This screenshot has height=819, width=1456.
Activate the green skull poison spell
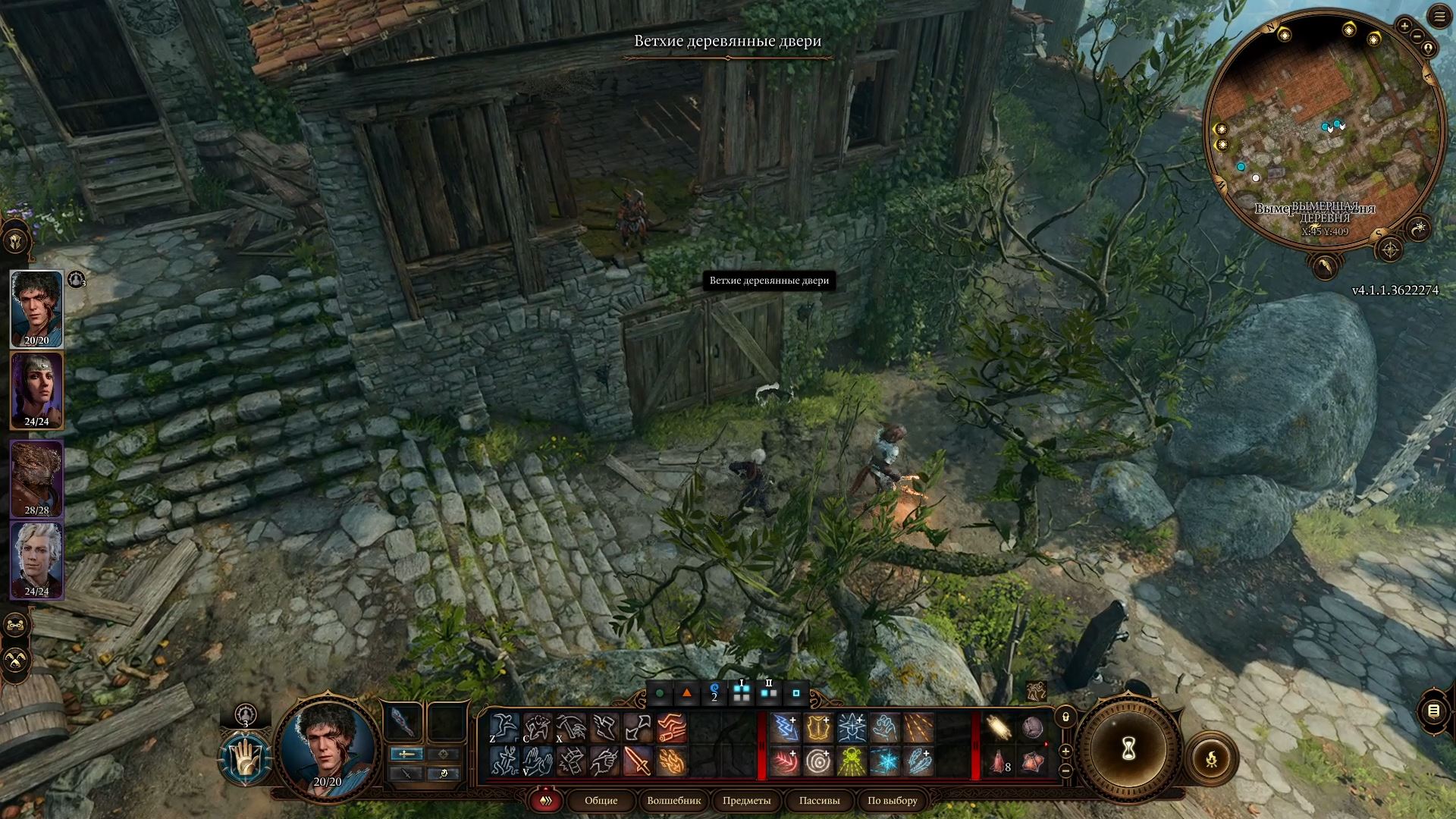point(852,761)
